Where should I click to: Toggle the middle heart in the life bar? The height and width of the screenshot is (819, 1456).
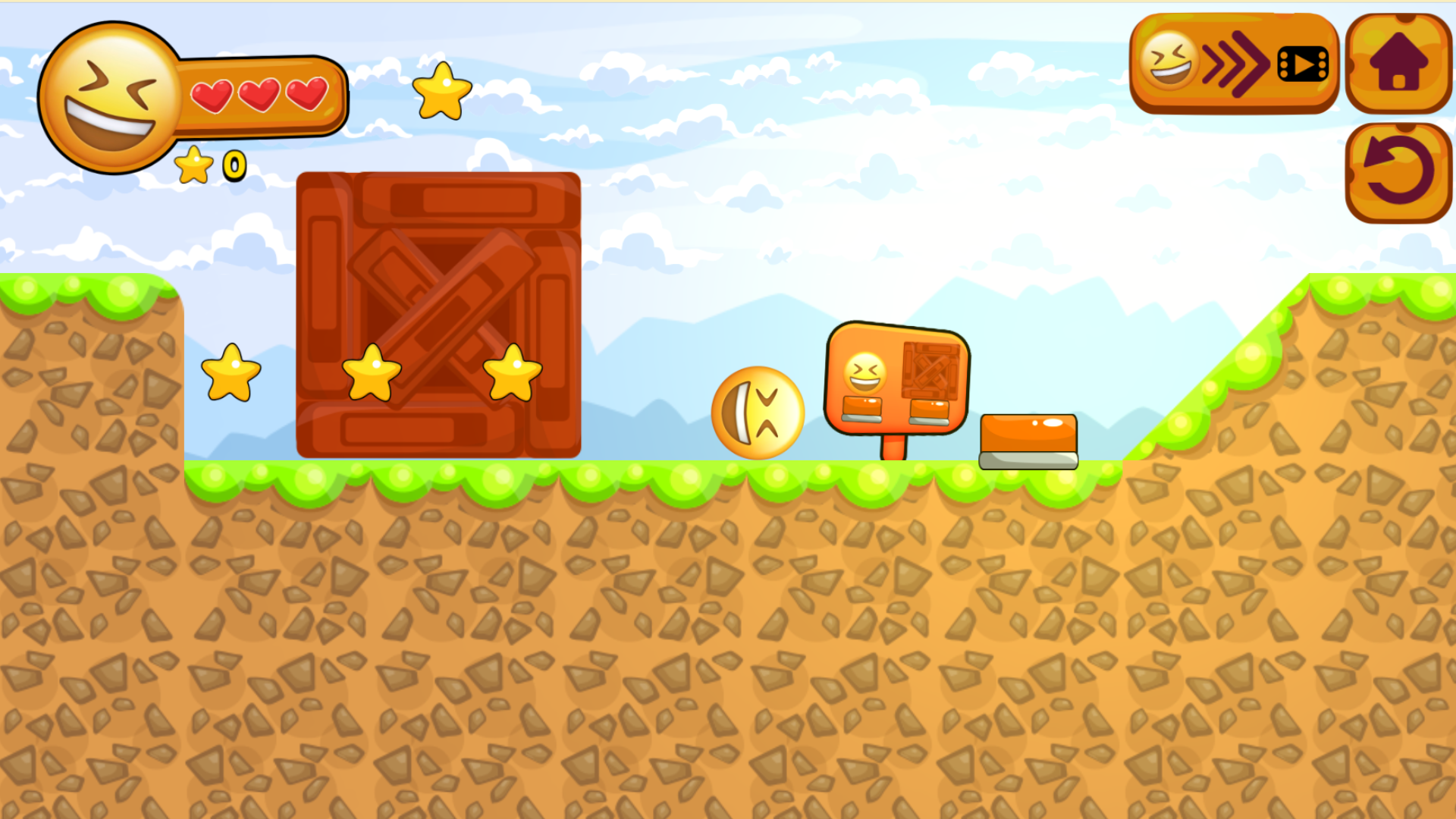point(260,97)
